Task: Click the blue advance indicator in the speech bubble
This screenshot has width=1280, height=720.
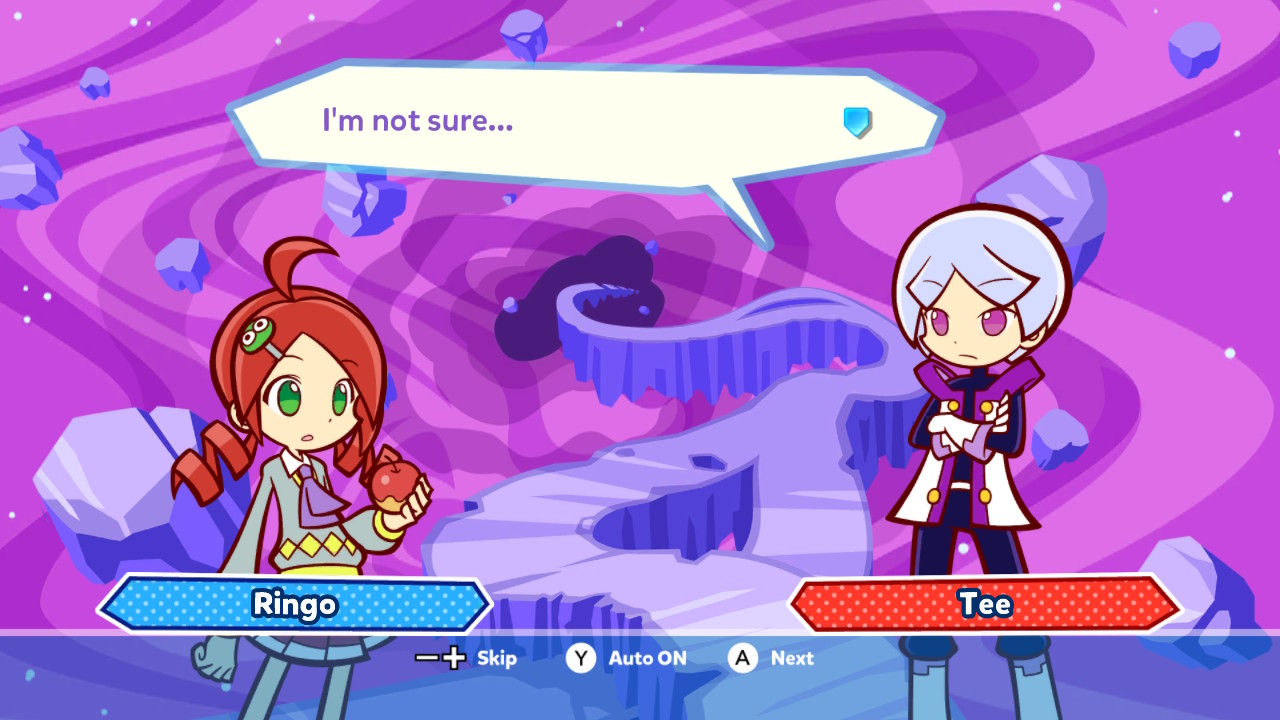Action: tap(857, 122)
